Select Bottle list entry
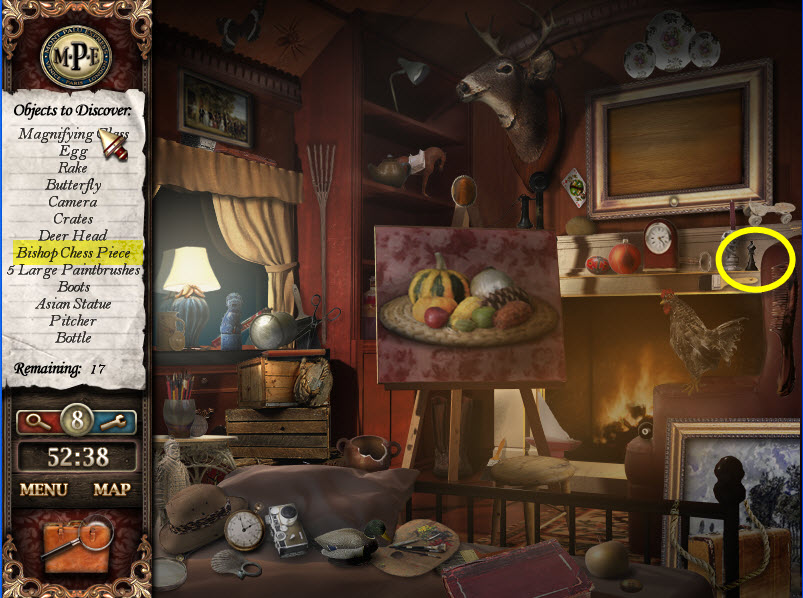Image resolution: width=803 pixels, height=598 pixels. 73,338
